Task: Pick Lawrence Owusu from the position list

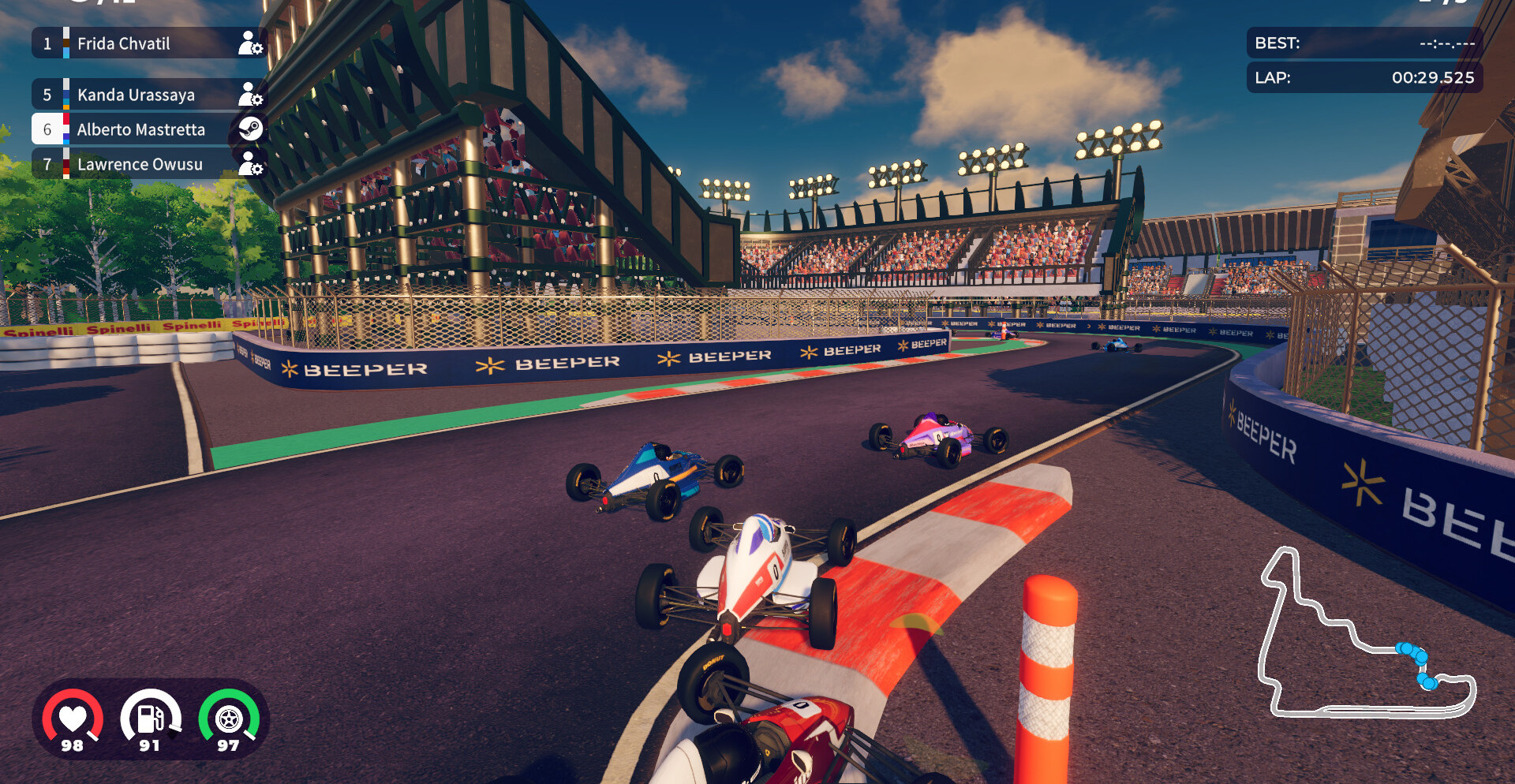Action: 140,164
